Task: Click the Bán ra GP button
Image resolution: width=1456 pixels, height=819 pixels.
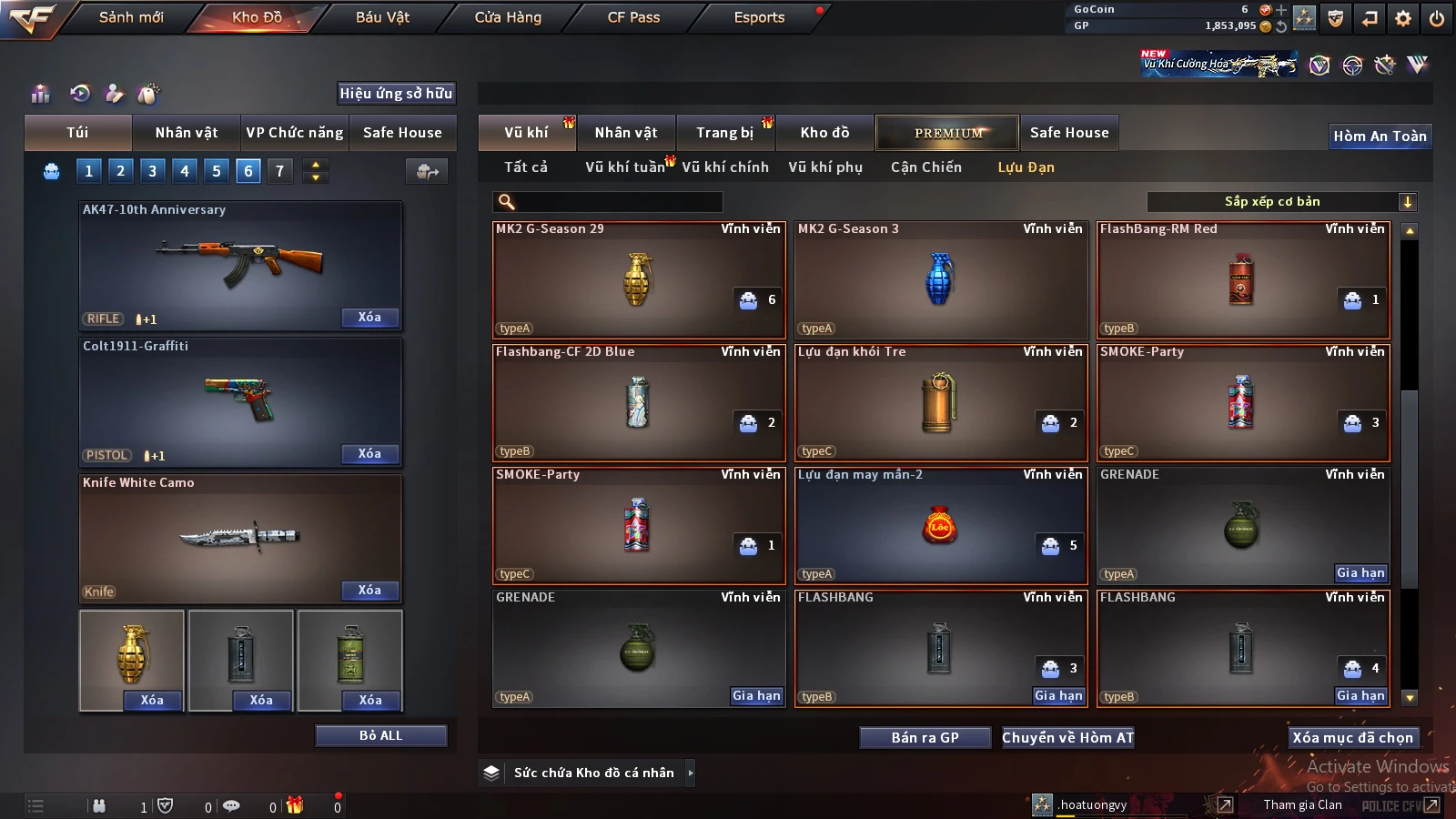Action: pyautogui.click(x=925, y=737)
